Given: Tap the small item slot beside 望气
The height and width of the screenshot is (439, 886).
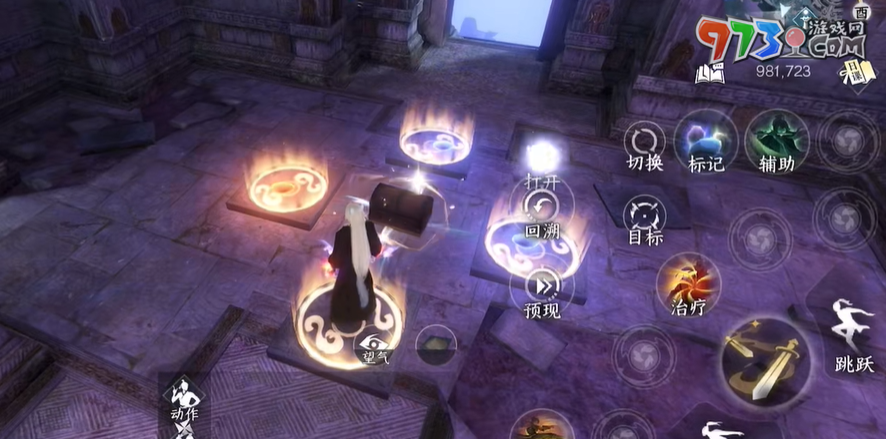Looking at the screenshot, I should click(436, 345).
